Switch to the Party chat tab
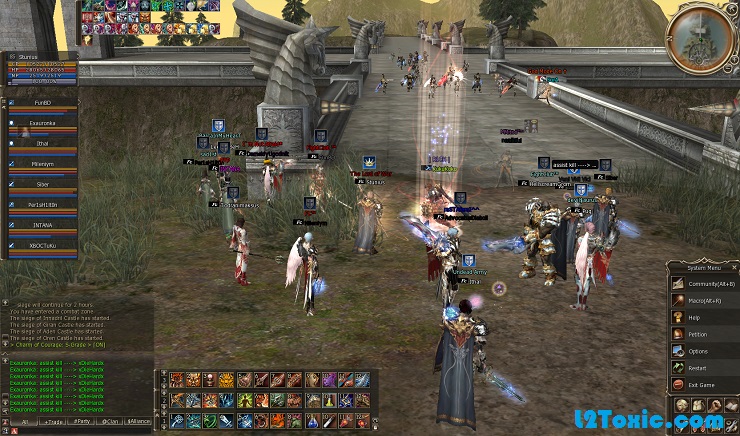 pyautogui.click(x=80, y=423)
